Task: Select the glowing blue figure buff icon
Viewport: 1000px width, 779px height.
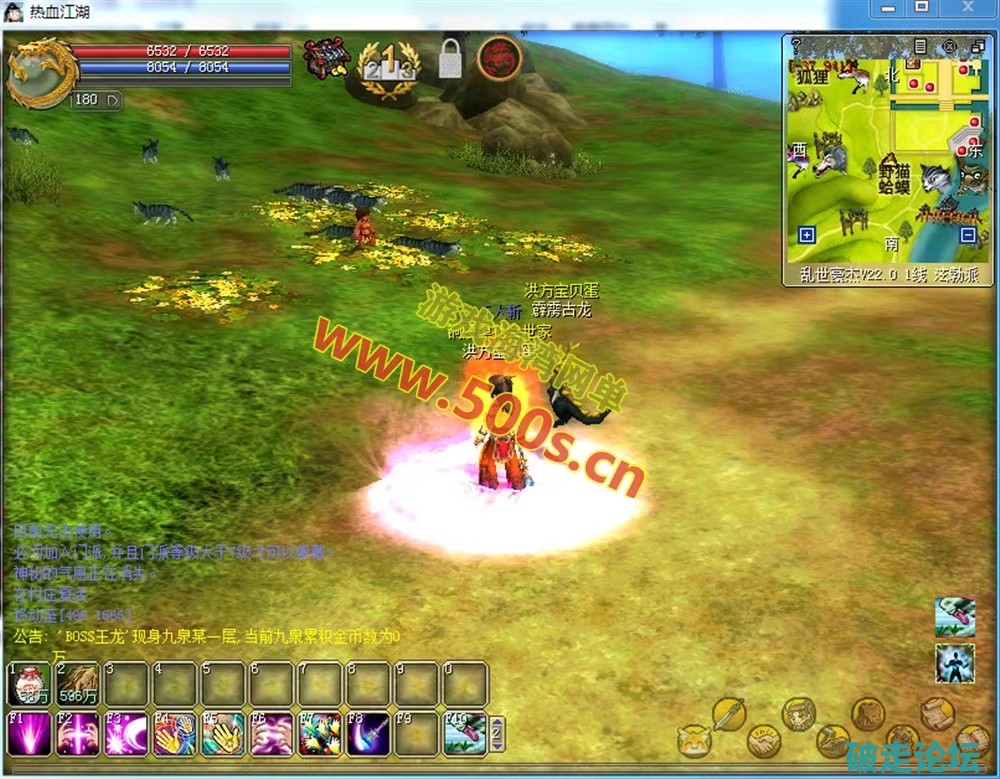Action: tap(955, 664)
